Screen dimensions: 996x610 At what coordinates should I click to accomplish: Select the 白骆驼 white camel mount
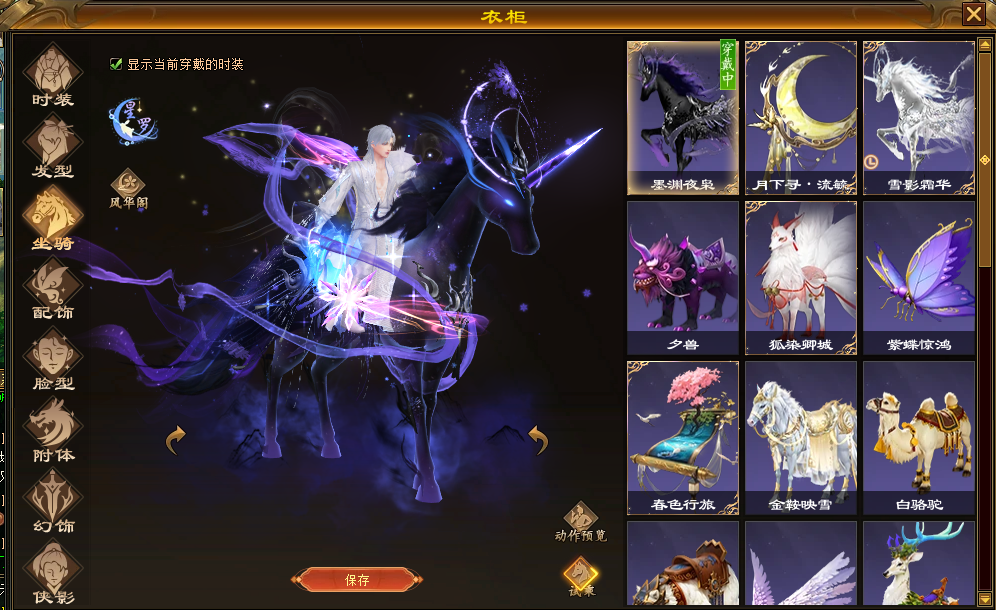click(919, 437)
